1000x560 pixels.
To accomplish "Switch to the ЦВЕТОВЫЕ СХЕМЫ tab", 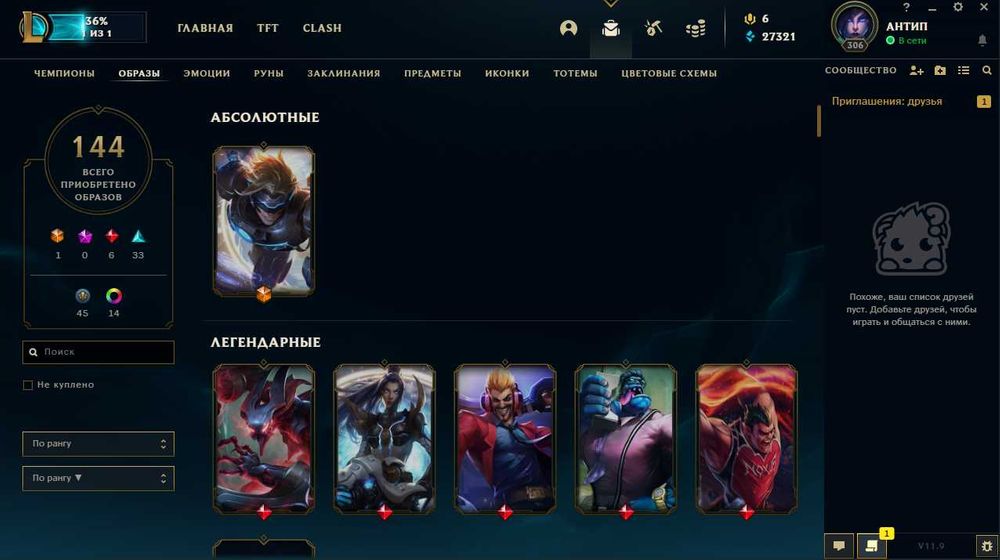I will [x=669, y=73].
